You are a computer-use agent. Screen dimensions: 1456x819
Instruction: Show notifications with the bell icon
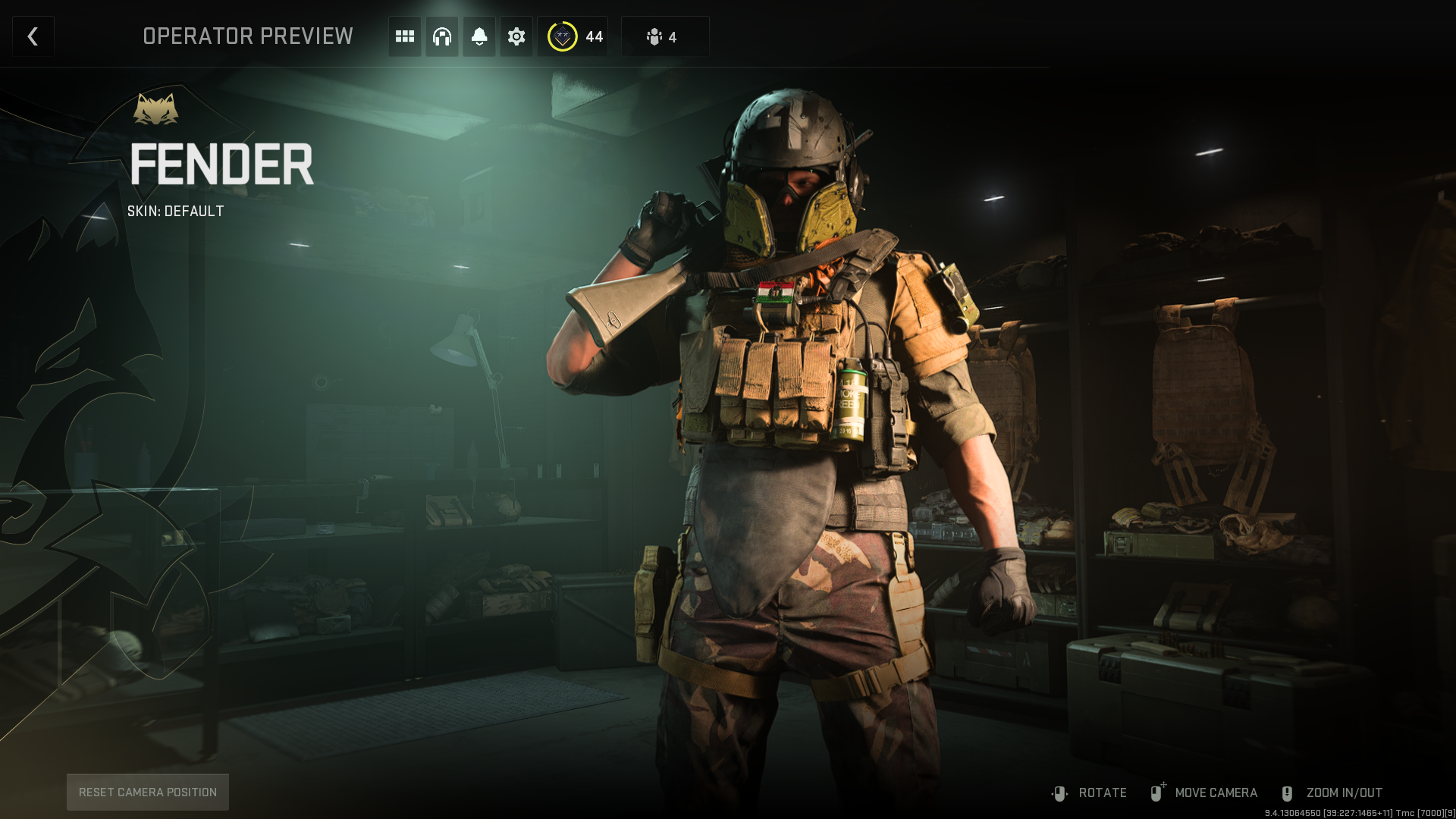coord(479,36)
